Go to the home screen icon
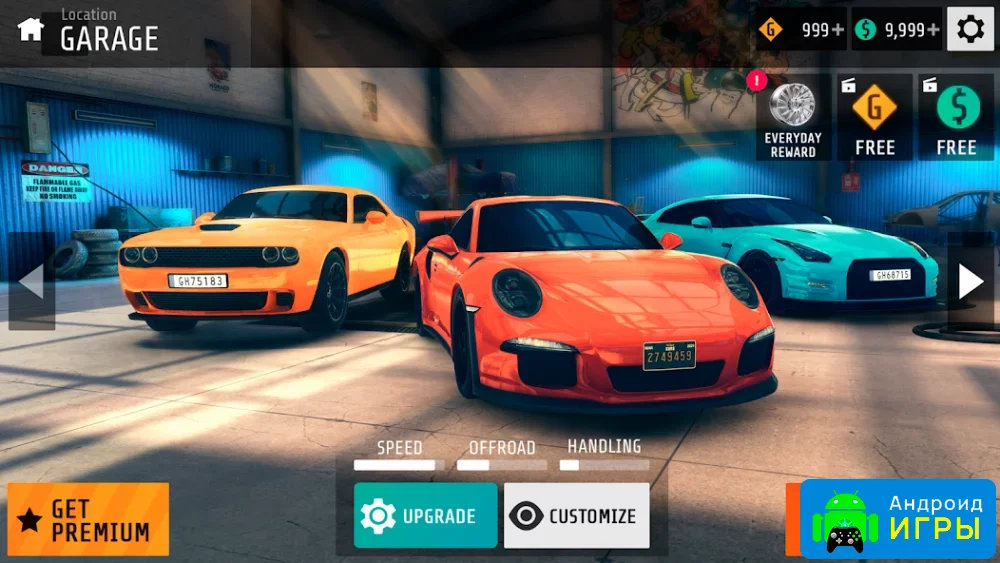1000x563 pixels. pyautogui.click(x=31, y=29)
